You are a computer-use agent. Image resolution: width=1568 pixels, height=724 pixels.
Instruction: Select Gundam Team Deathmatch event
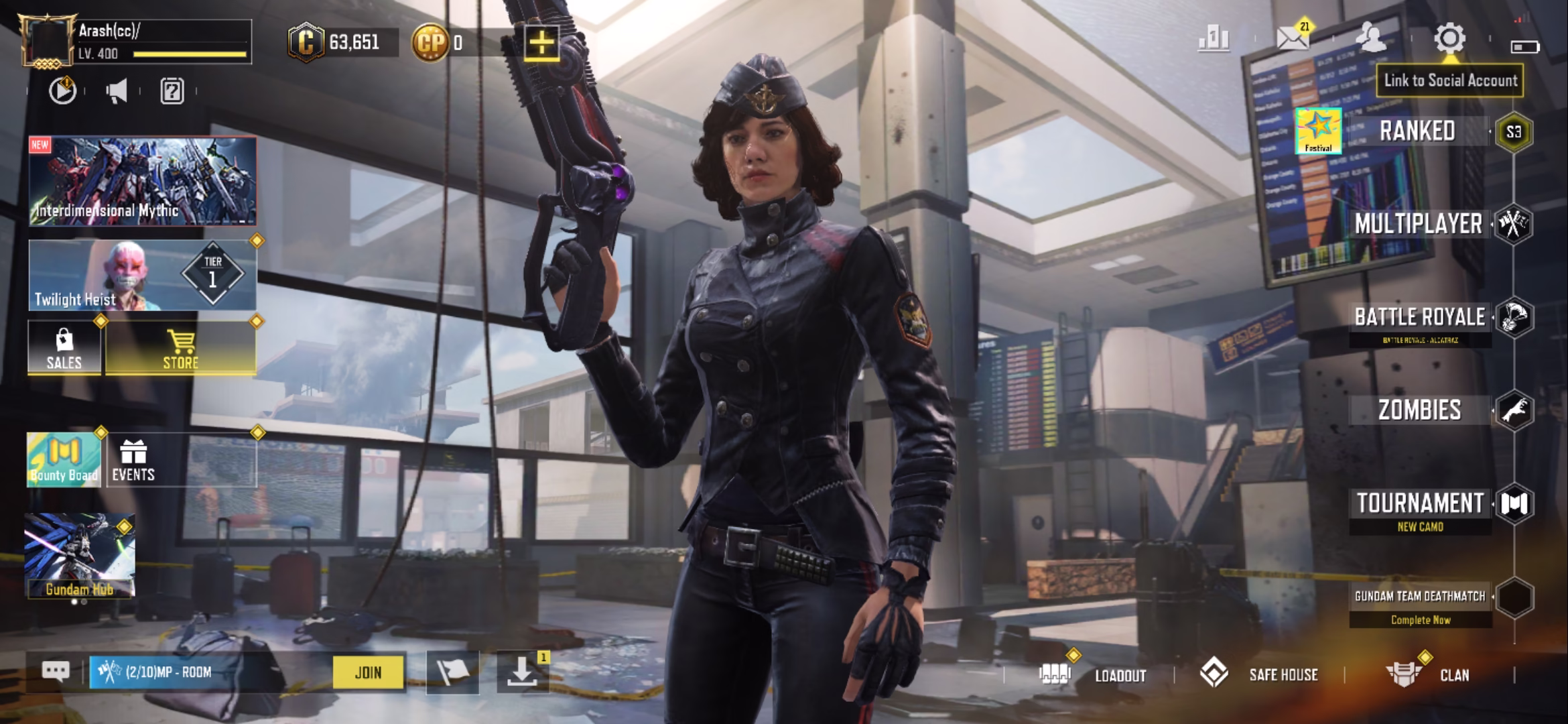point(1420,597)
